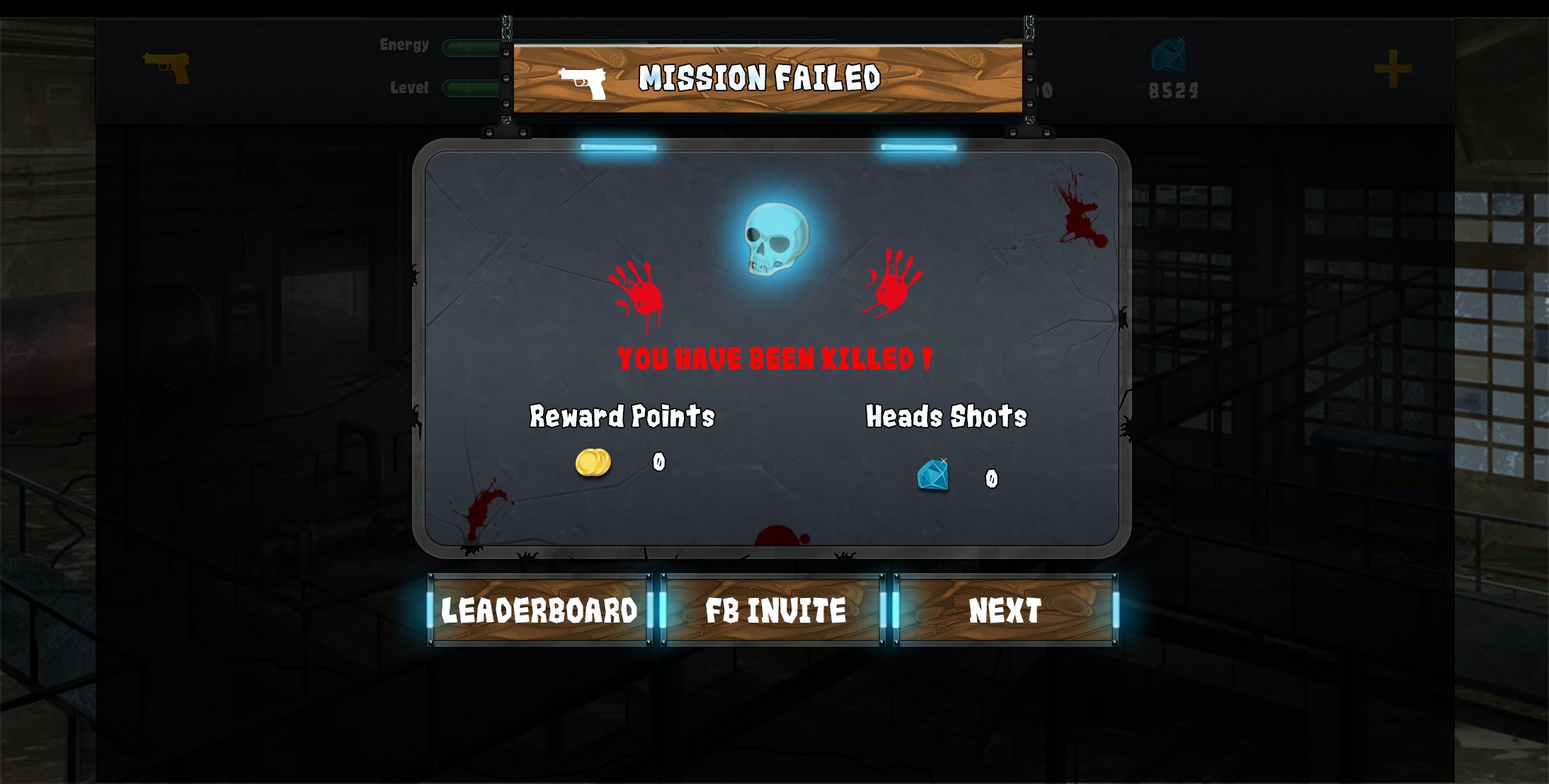The width and height of the screenshot is (1549, 784).
Task: Tap the yellow plus icon to add currency
Action: (x=1393, y=69)
